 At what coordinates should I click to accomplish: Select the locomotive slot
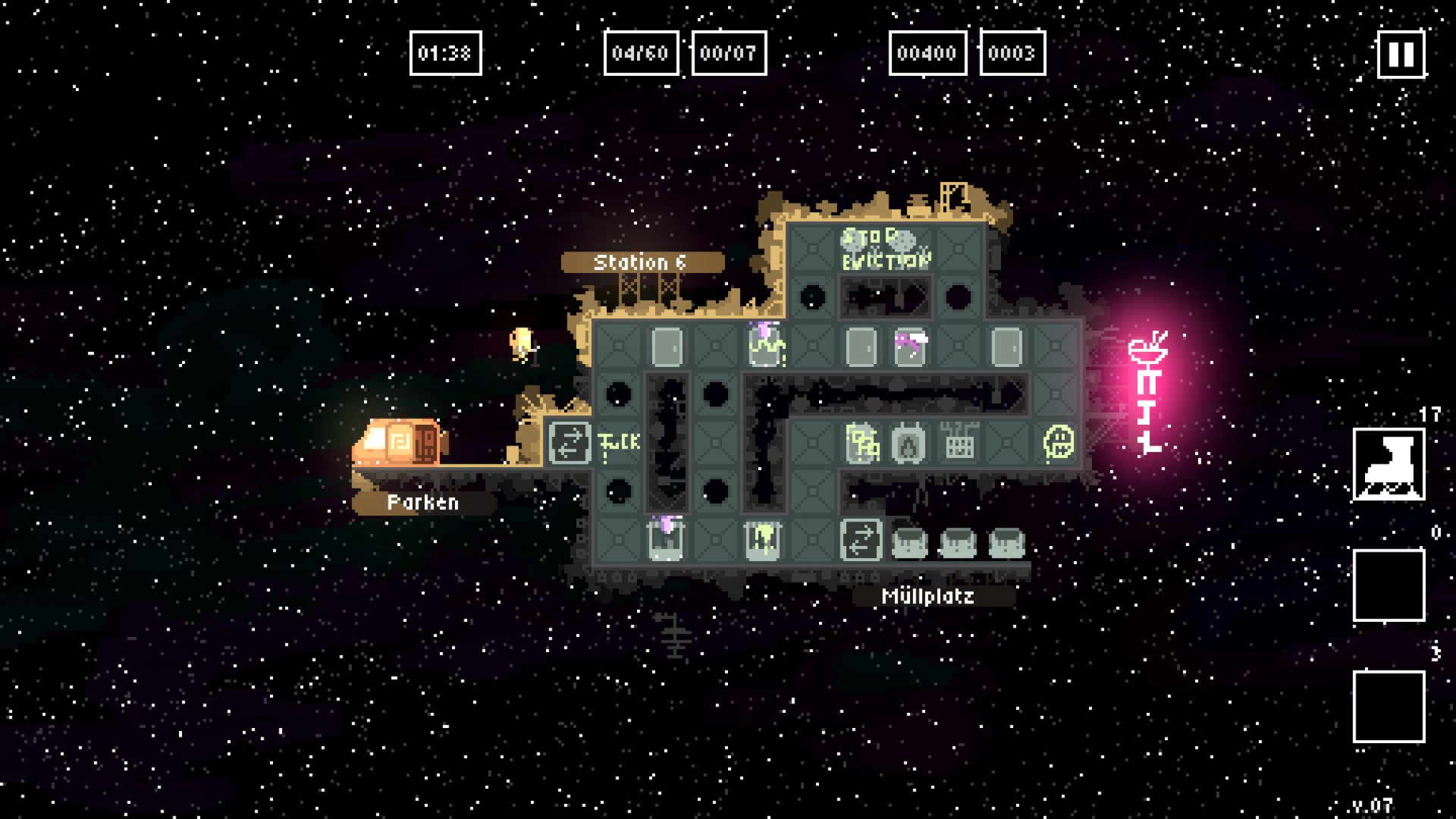pos(1389,464)
